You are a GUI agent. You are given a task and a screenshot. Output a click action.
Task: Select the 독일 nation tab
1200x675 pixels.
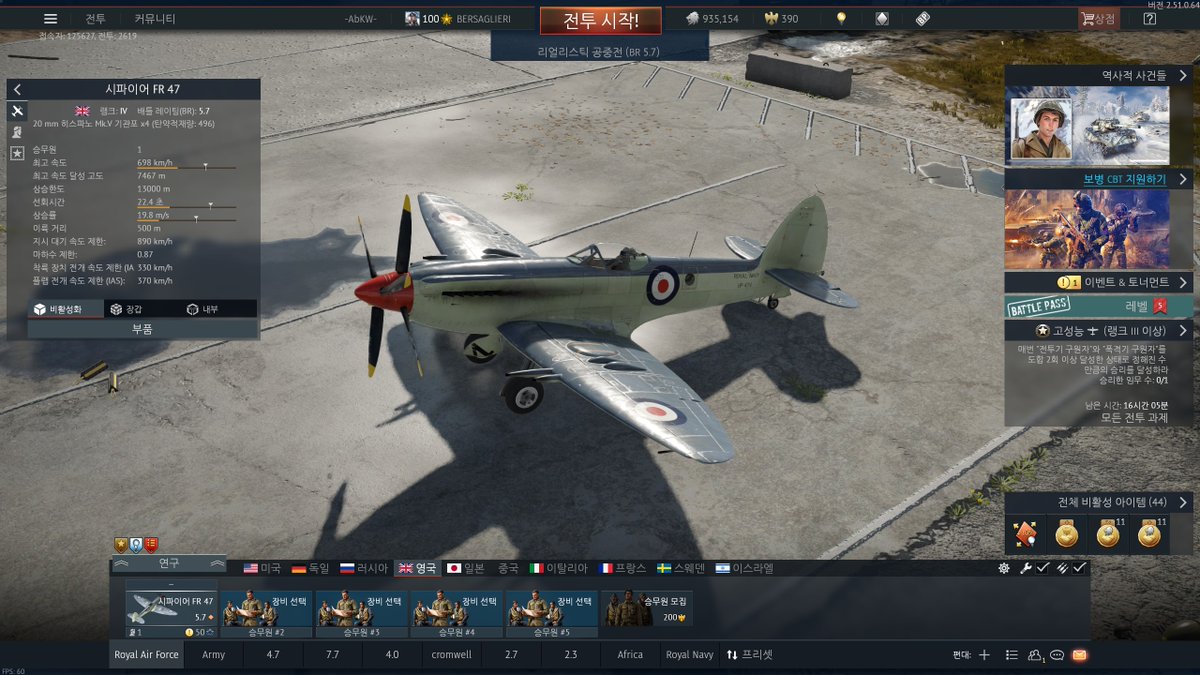[310, 568]
